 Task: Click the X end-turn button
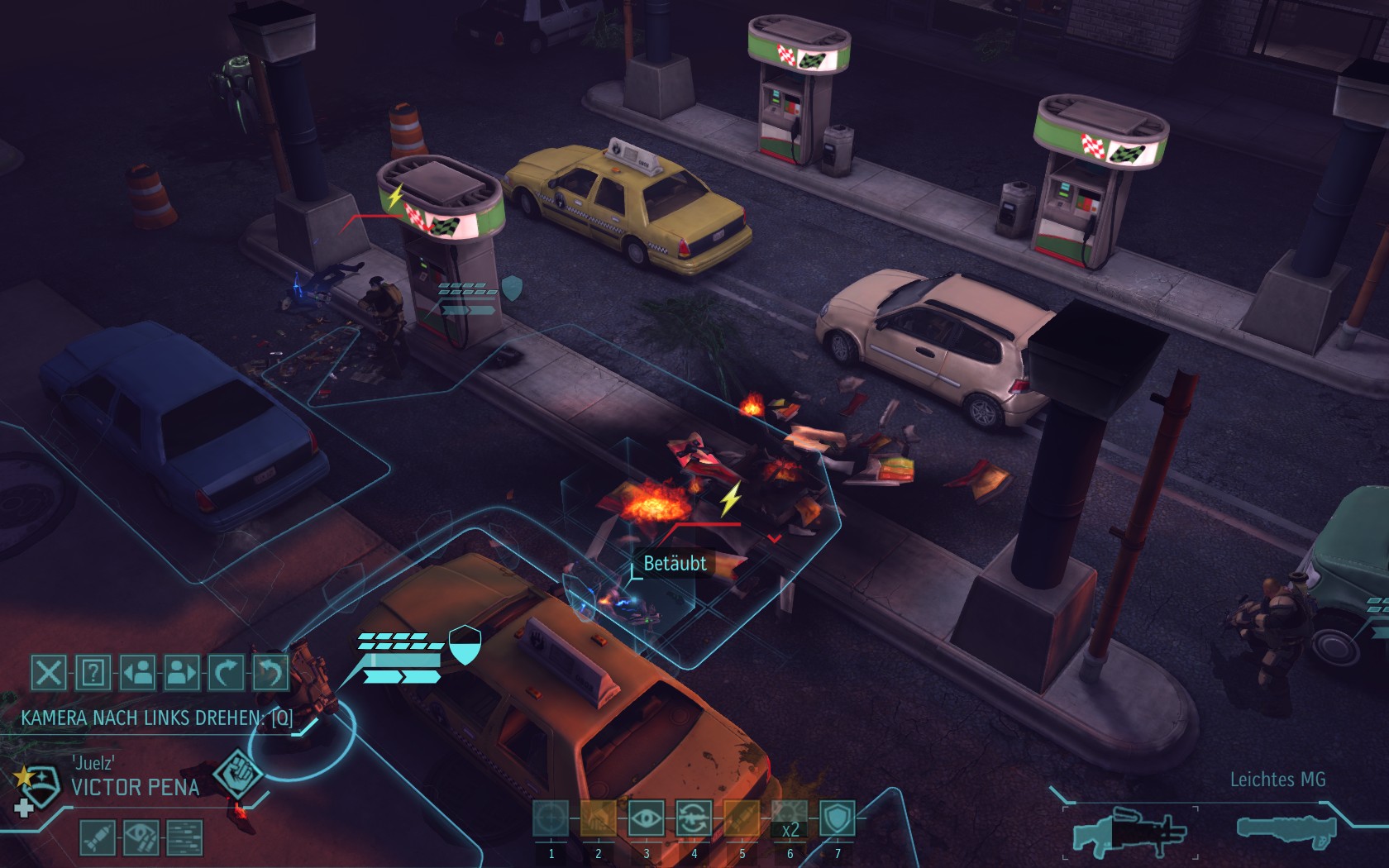point(49,673)
